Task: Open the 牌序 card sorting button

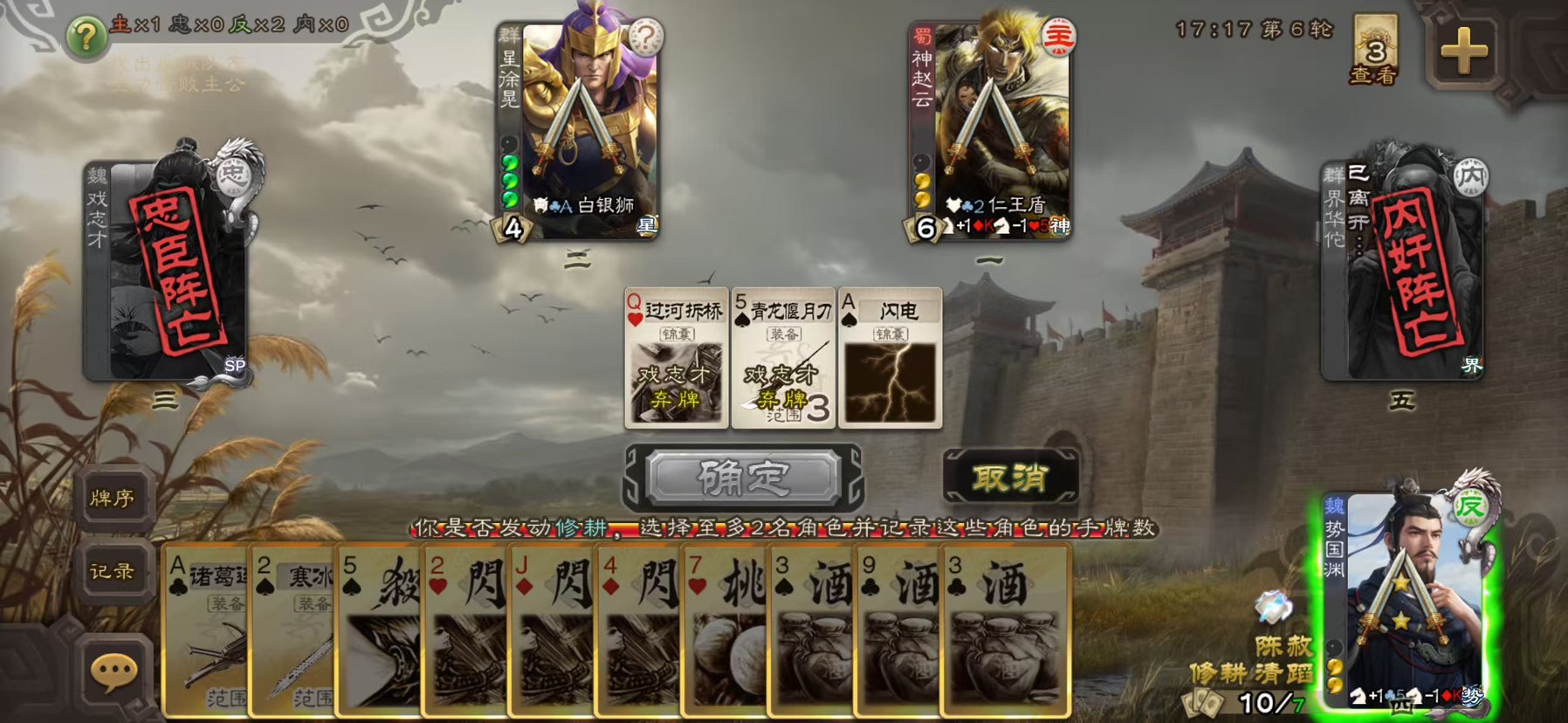Action: pyautogui.click(x=112, y=498)
